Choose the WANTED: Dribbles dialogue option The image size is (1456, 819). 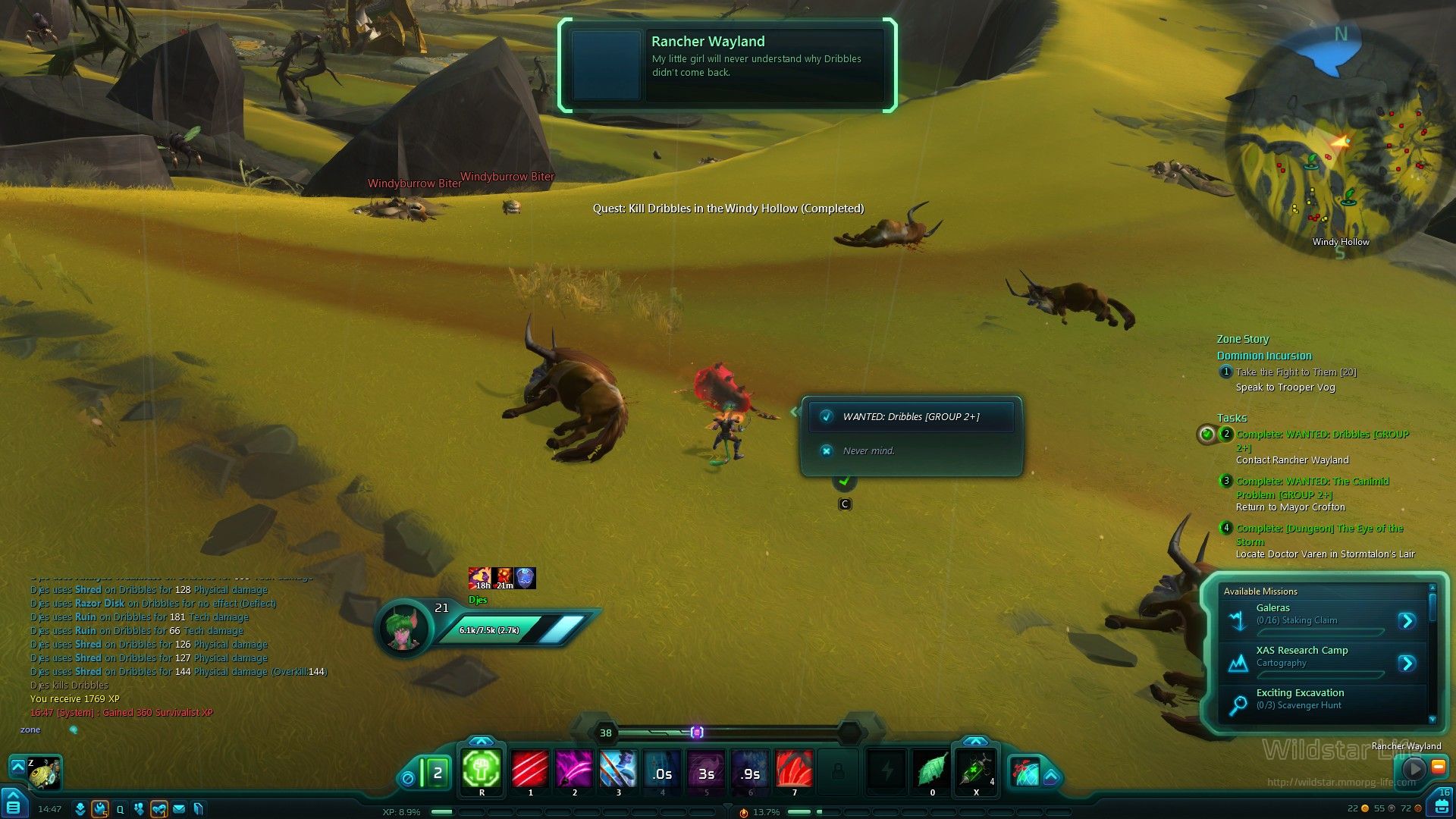911,416
